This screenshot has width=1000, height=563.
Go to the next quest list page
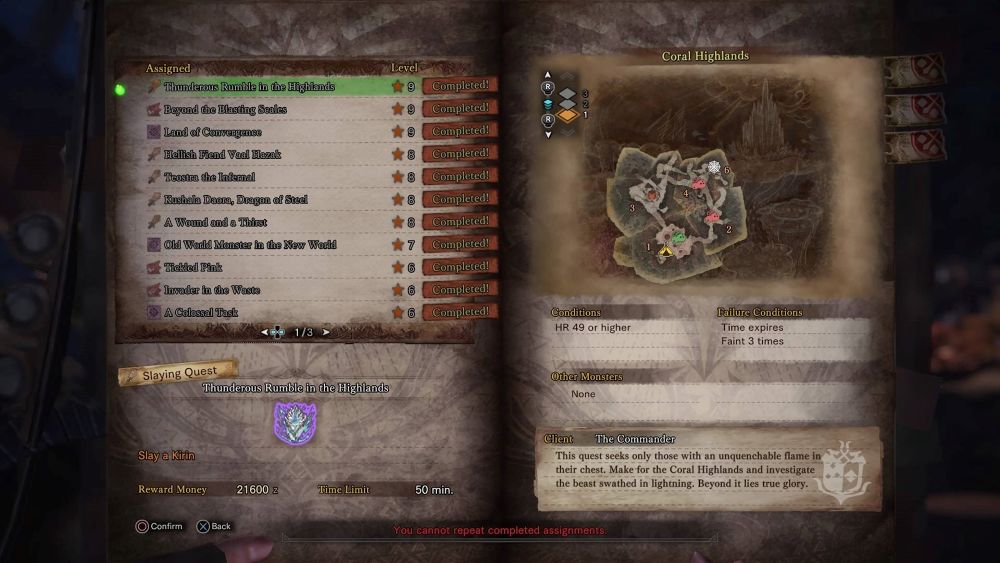326,332
